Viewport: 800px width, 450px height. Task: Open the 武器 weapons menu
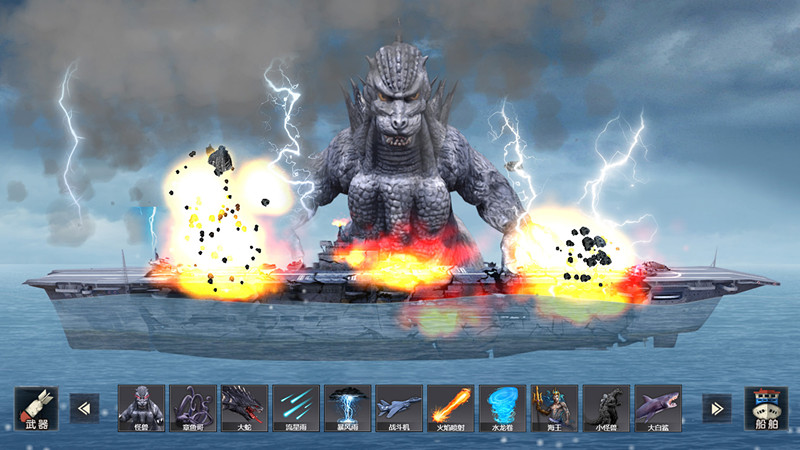36,408
